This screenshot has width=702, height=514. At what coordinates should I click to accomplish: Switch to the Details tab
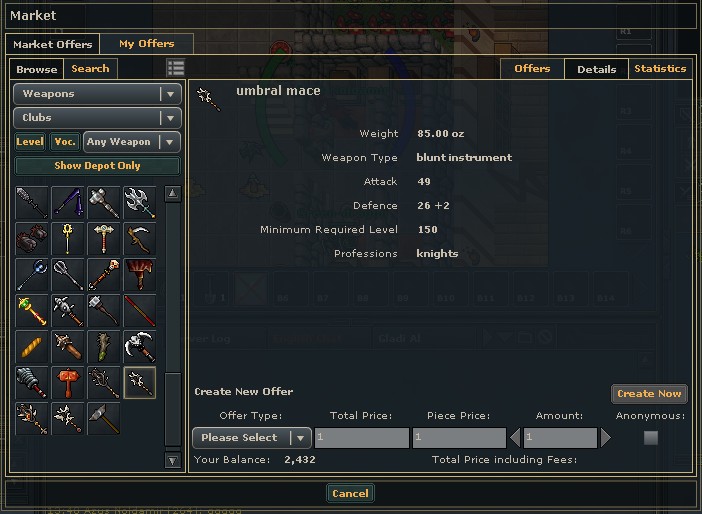pos(597,69)
